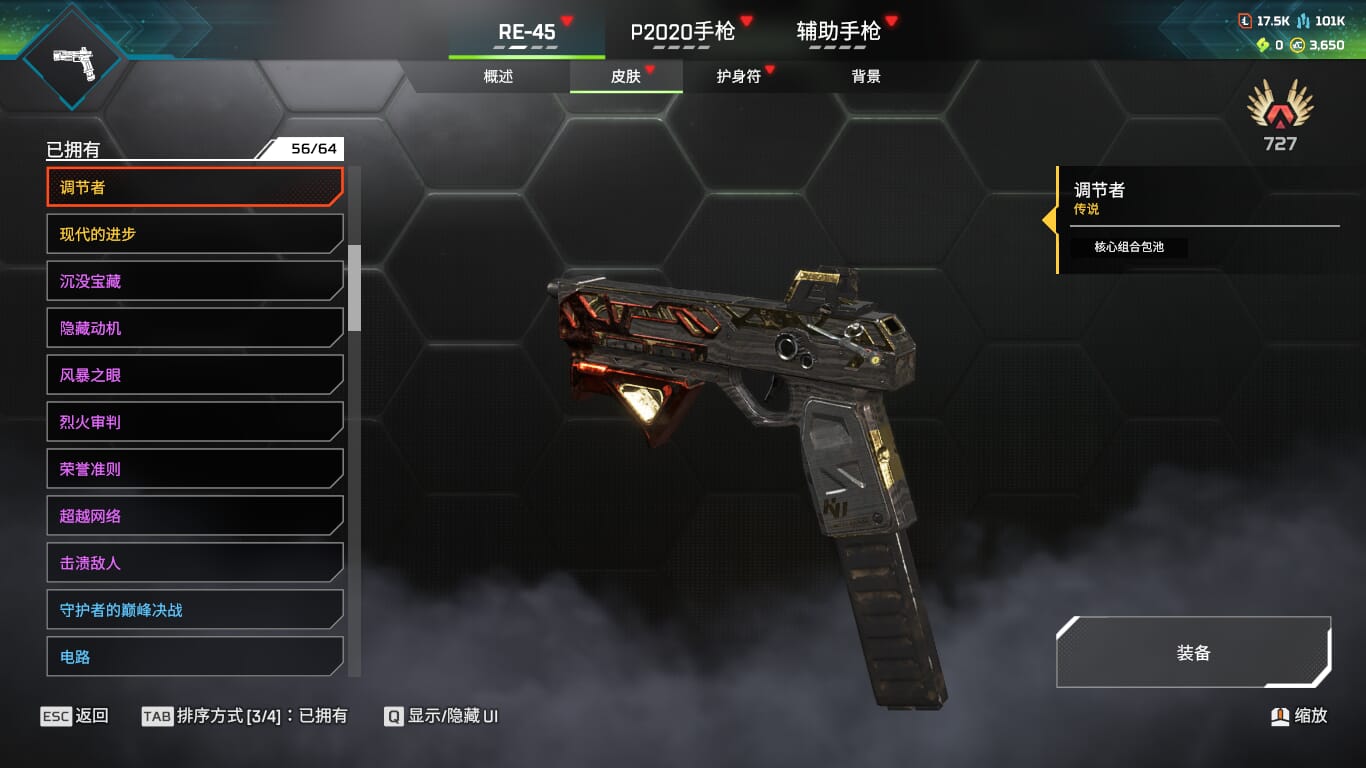Show the 概述 overview tab
Viewport: 1366px width, 768px height.
click(498, 76)
